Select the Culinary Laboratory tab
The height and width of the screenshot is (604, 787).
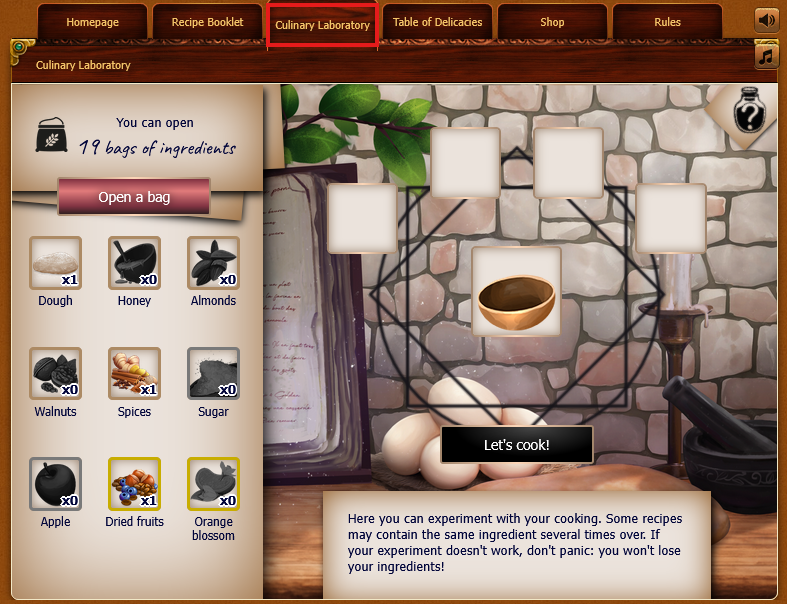point(322,25)
